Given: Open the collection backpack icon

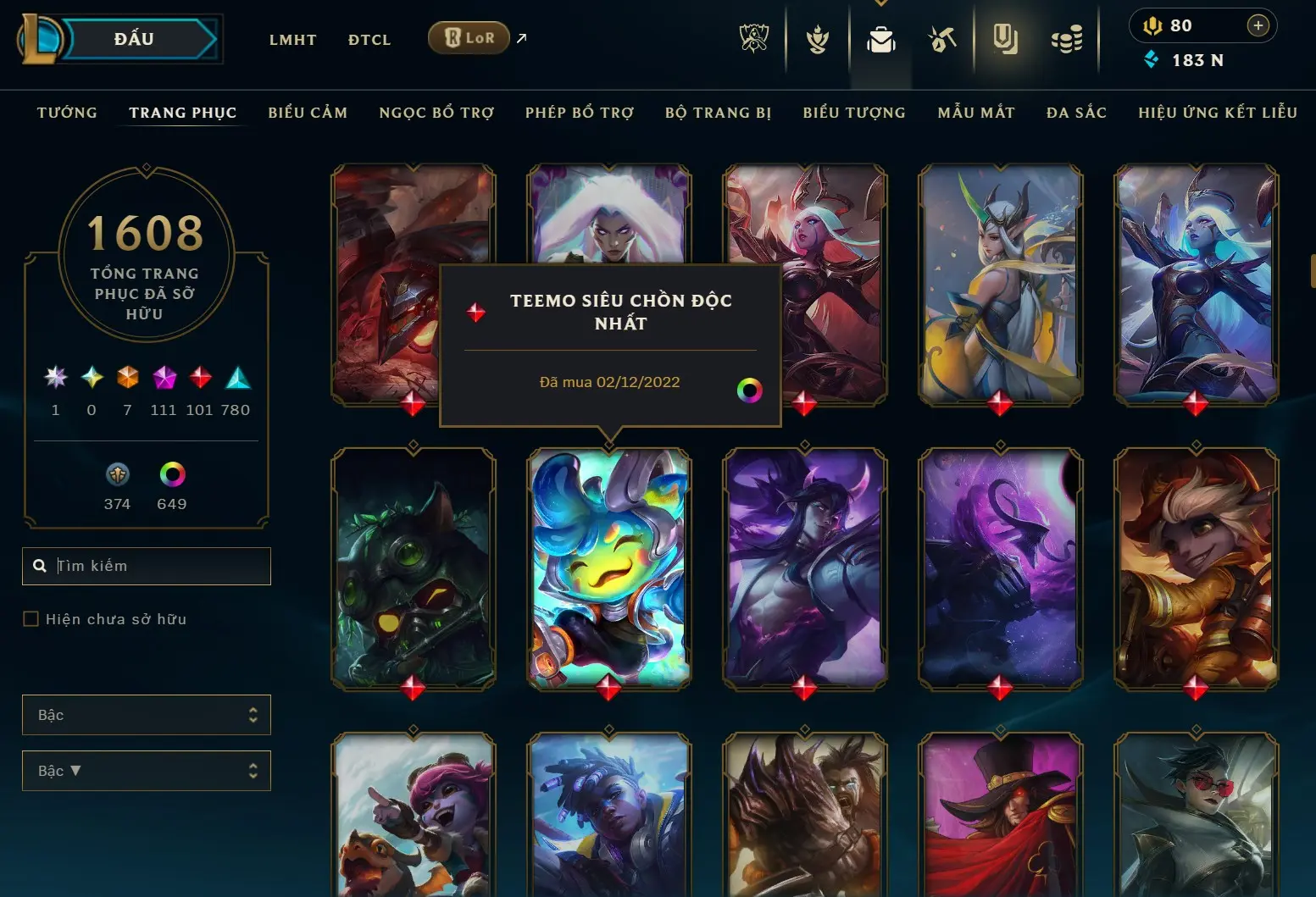Looking at the screenshot, I should (x=881, y=39).
